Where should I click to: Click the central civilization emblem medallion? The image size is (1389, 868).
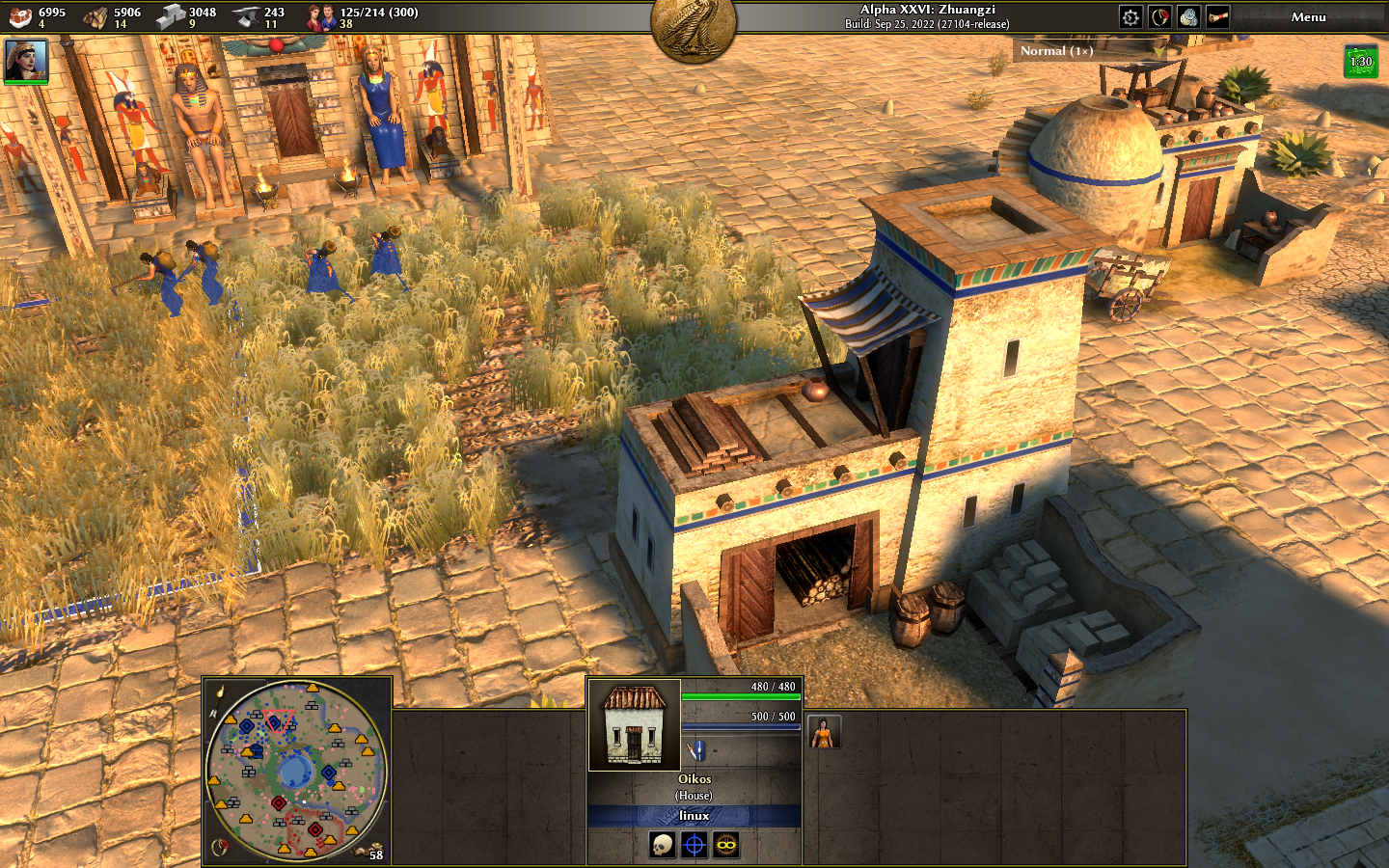[694, 27]
